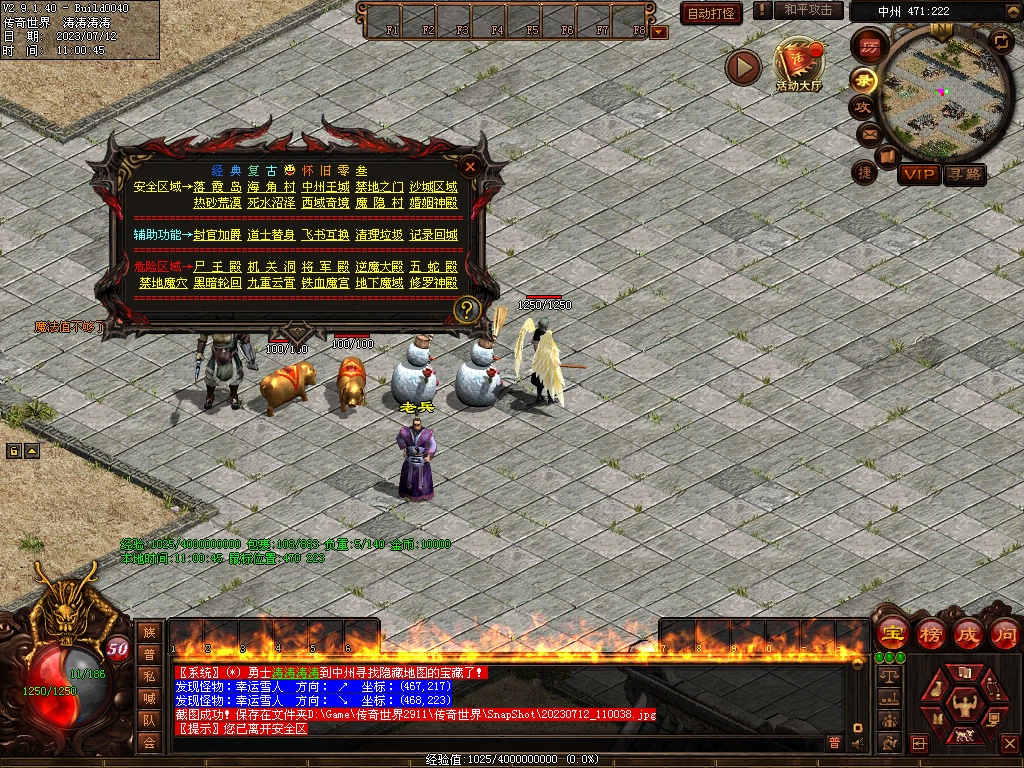
Task: Toggle 自动打怪 auto-fight button
Action: (711, 13)
